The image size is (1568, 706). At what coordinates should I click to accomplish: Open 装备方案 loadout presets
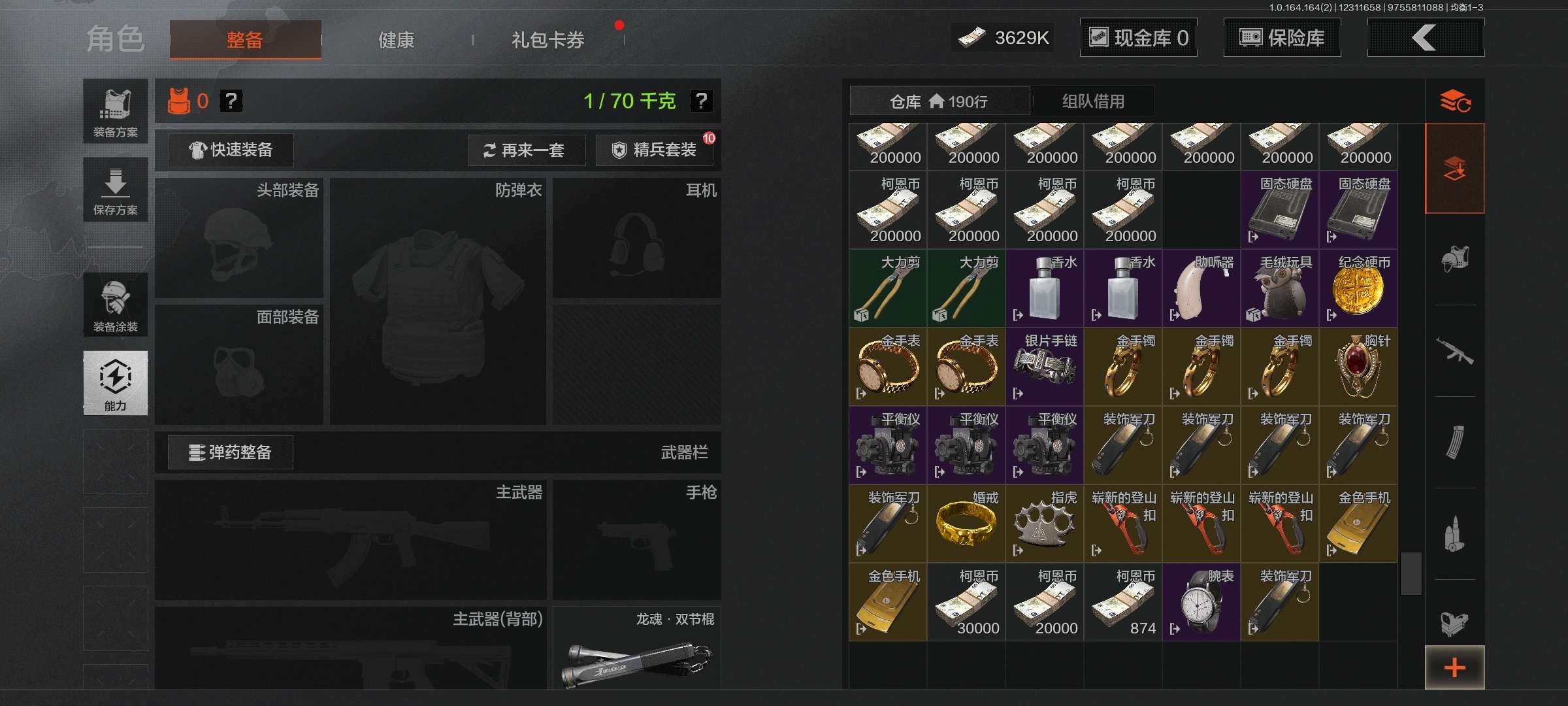115,111
